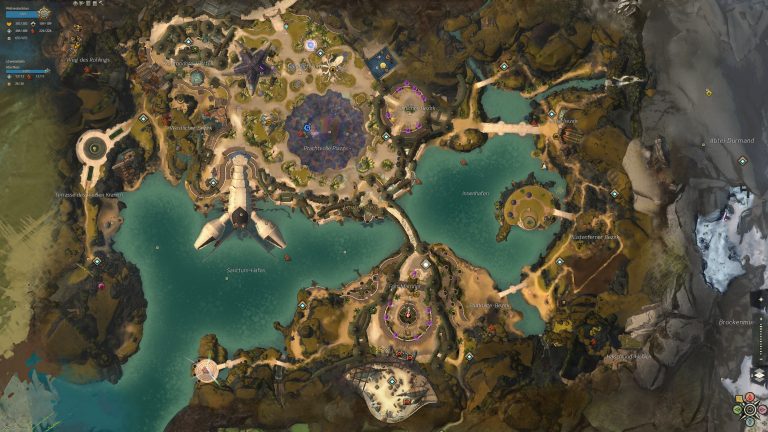The height and width of the screenshot is (432, 768).
Task: Open the circular map marker wheel
Action: click(x=750, y=410)
